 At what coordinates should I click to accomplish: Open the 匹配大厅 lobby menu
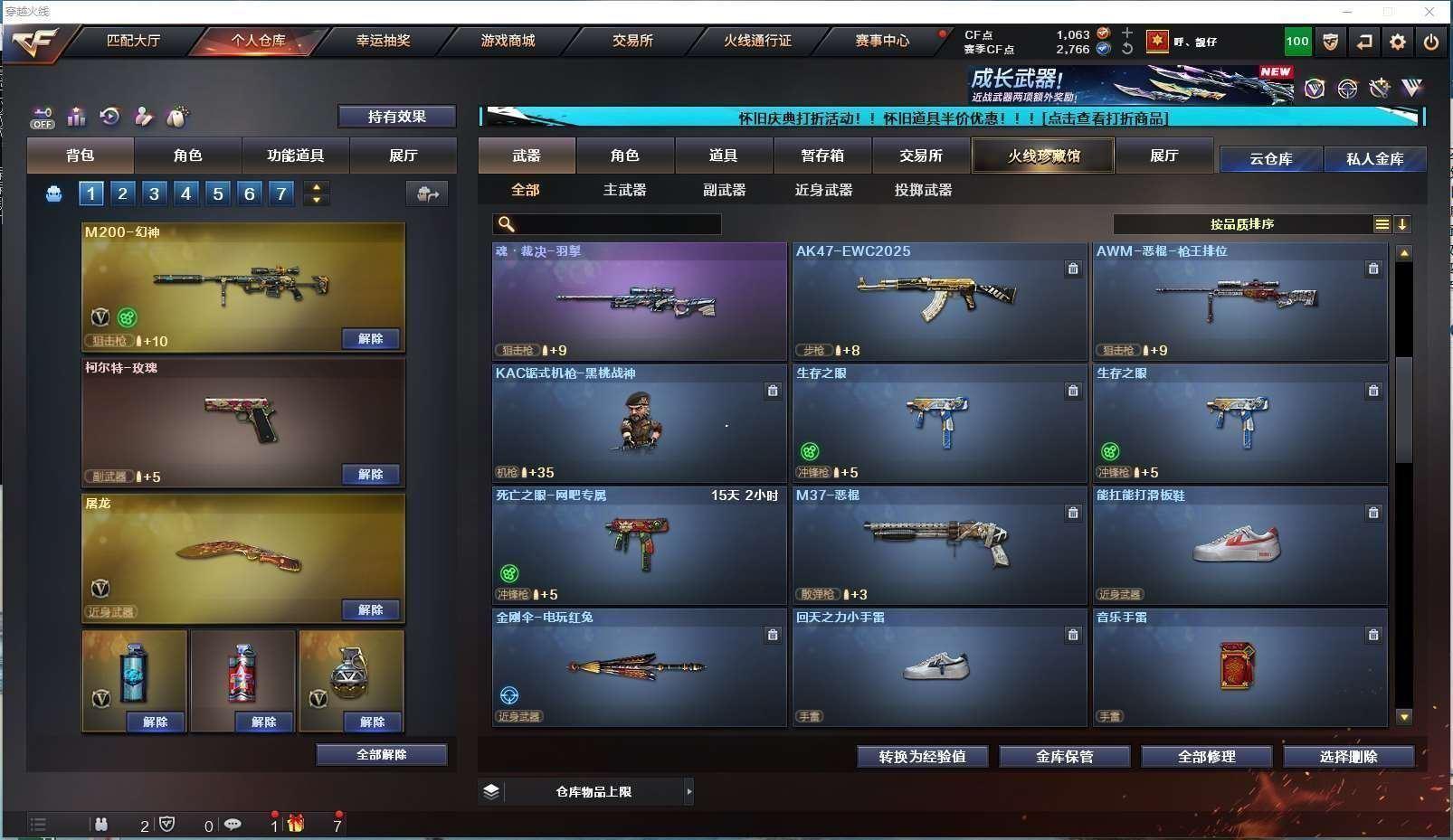133,41
